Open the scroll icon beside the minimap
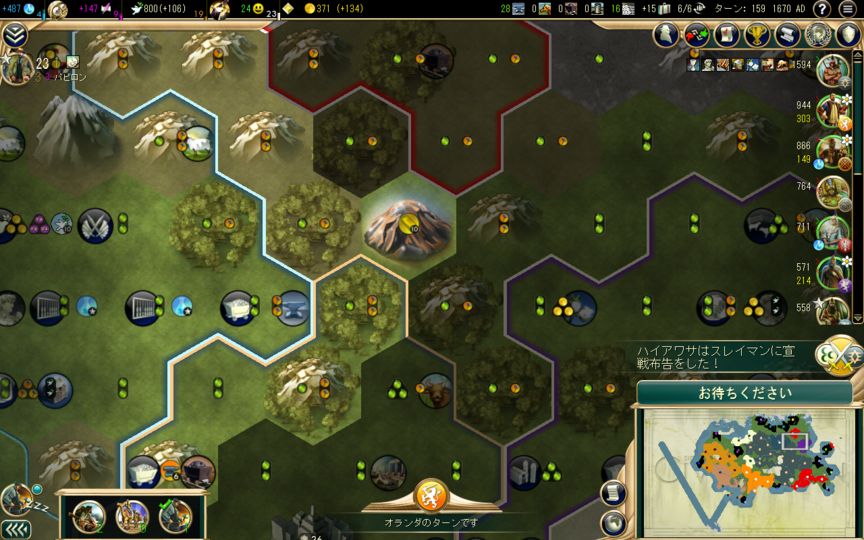The width and height of the screenshot is (864, 540). pyautogui.click(x=614, y=493)
